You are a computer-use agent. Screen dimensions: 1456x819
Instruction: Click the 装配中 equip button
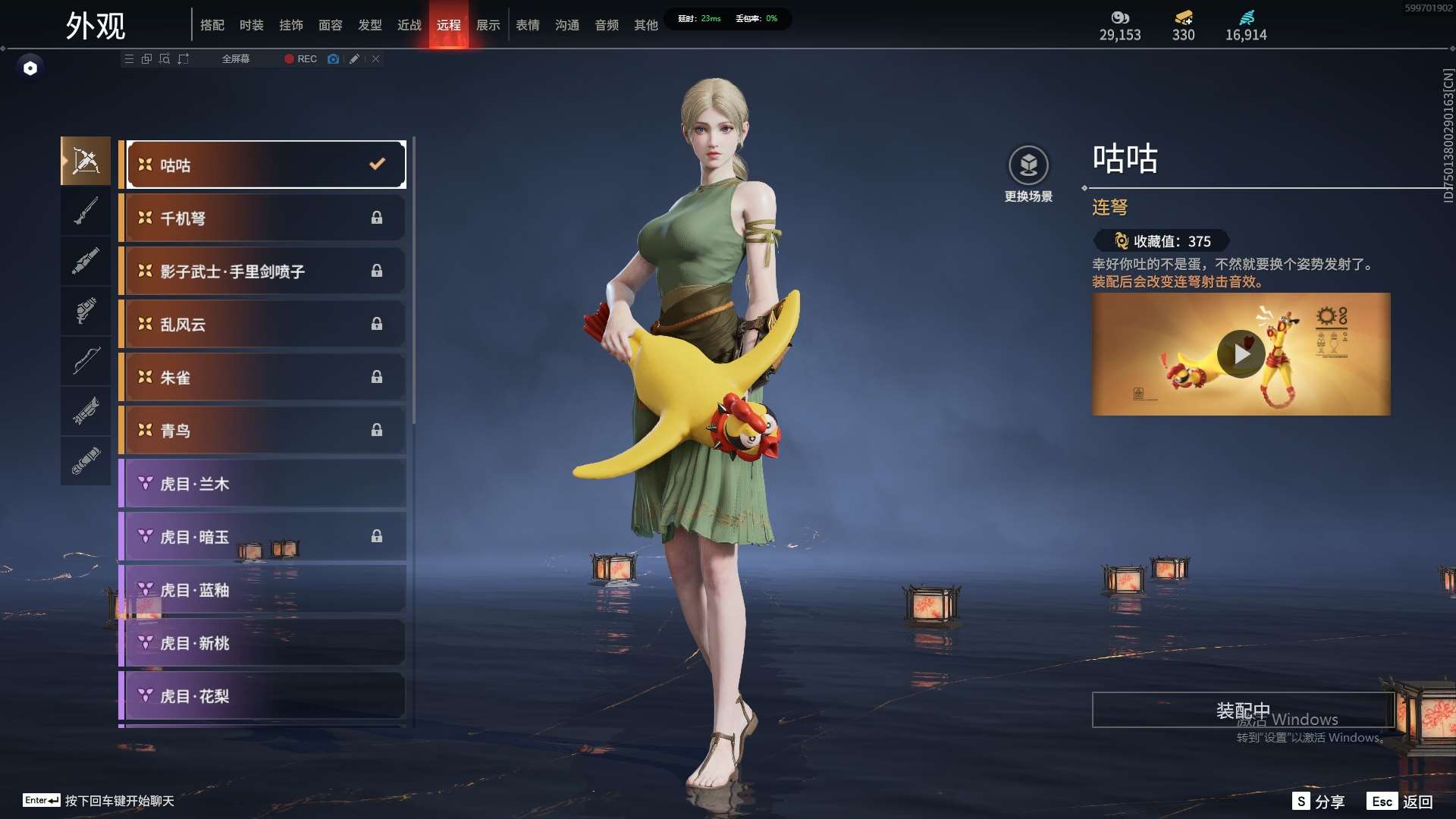click(1242, 711)
